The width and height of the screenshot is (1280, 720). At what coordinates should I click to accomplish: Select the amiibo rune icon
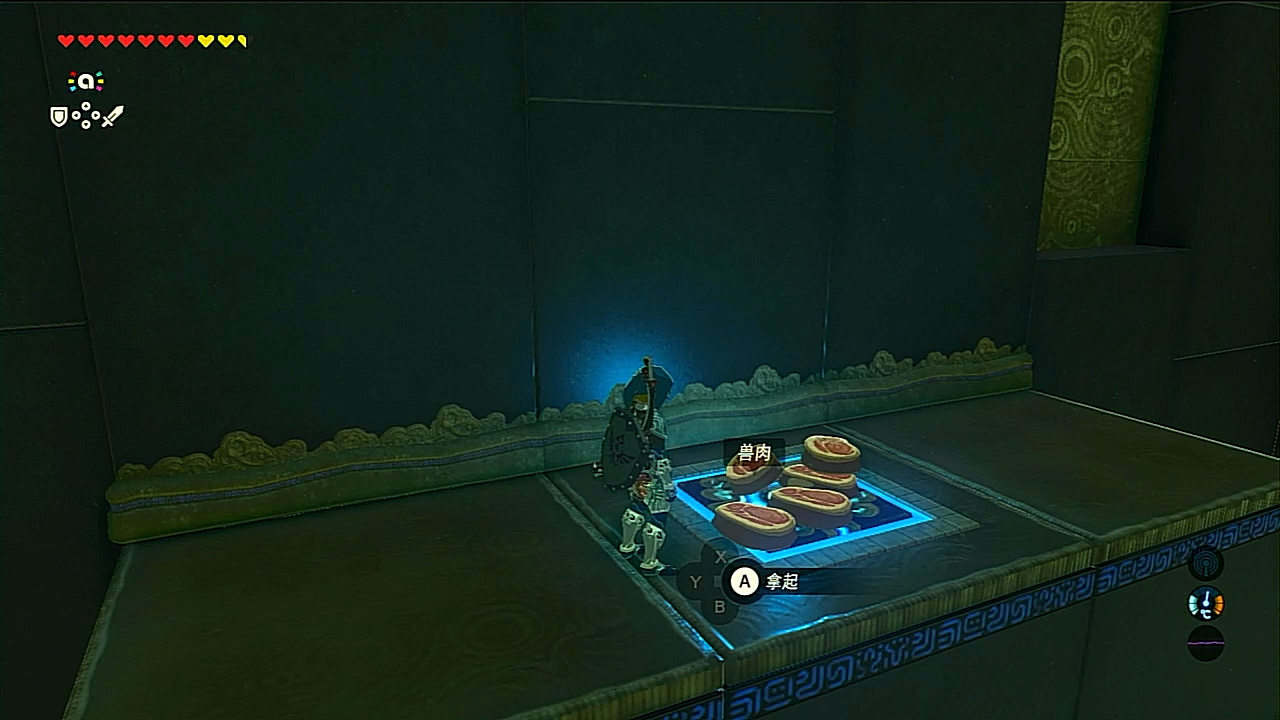85,83
